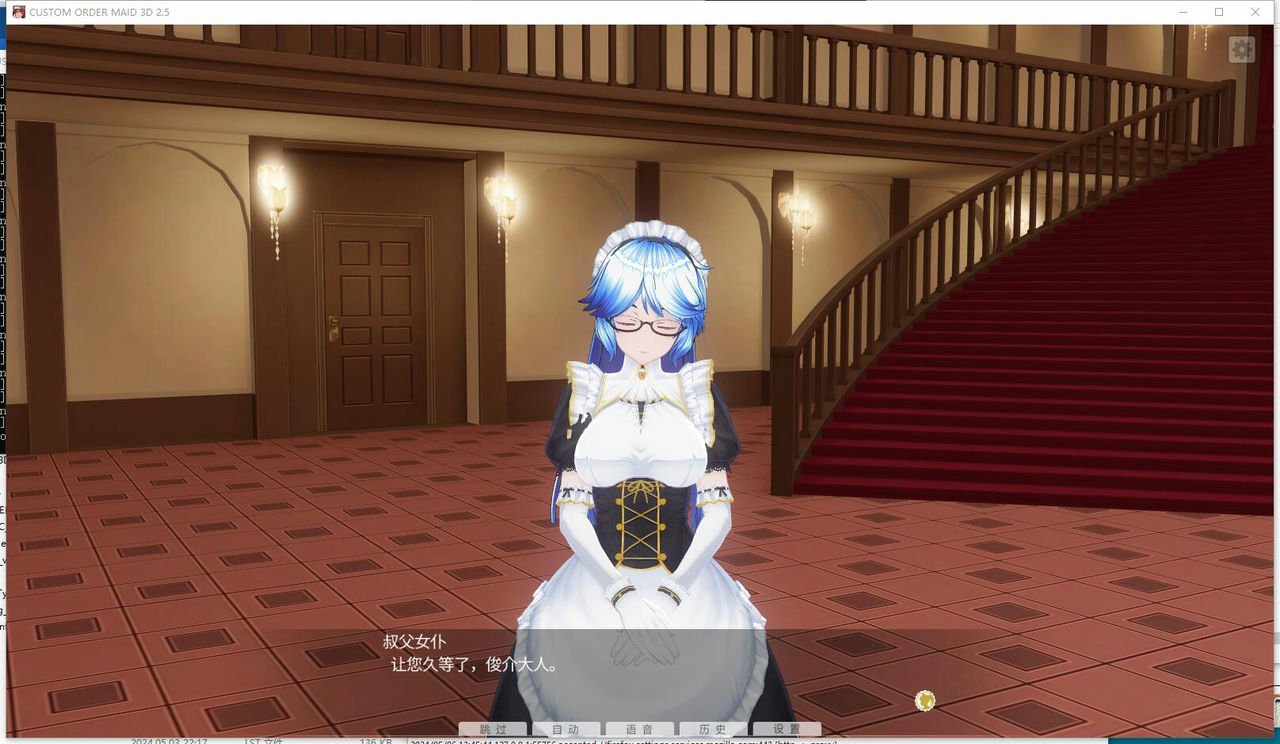The height and width of the screenshot is (744, 1280).
Task: Select 跳过 to skip the dialogue
Action: pos(493,729)
